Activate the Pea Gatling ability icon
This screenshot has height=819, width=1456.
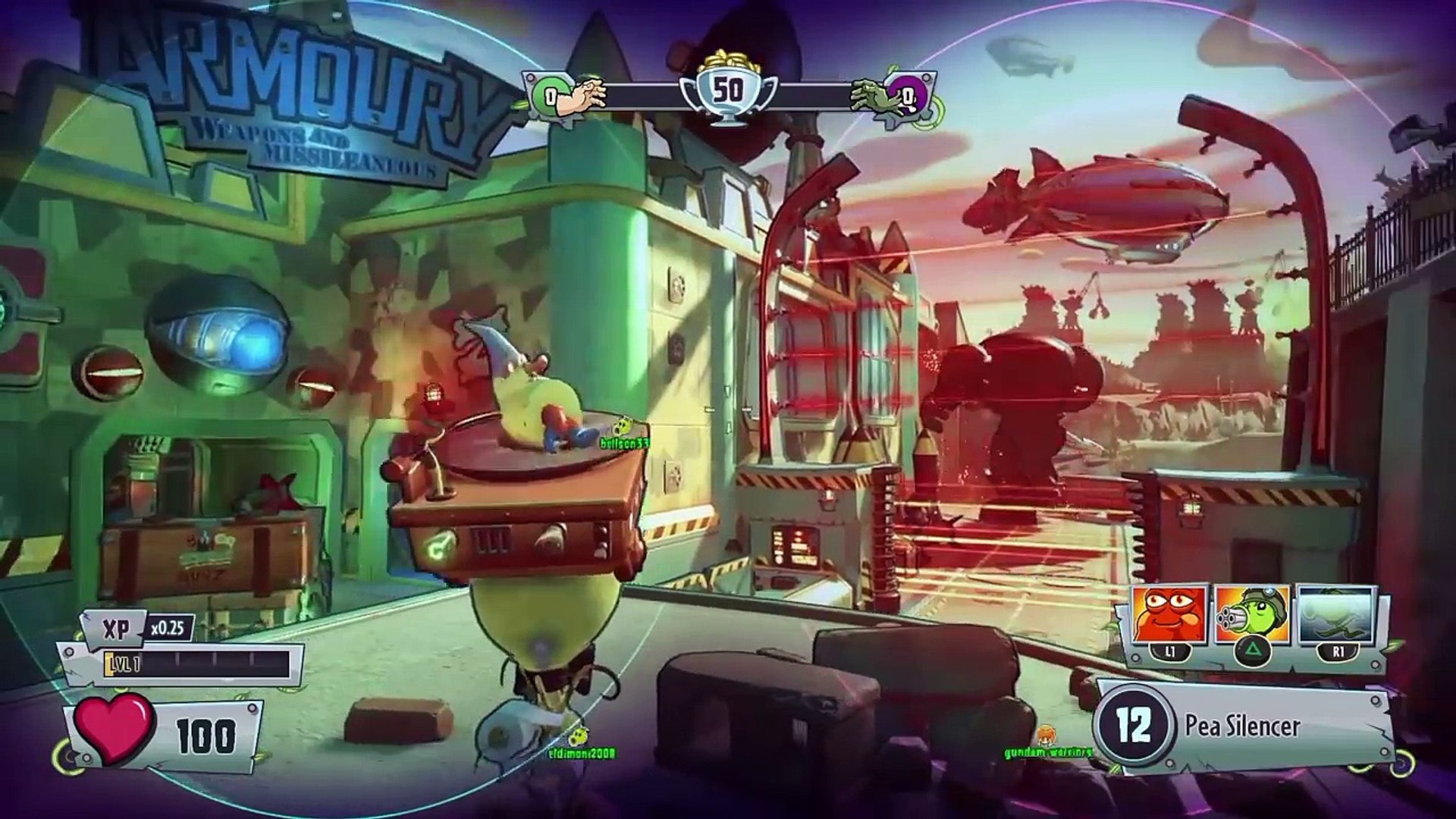pyautogui.click(x=1250, y=614)
